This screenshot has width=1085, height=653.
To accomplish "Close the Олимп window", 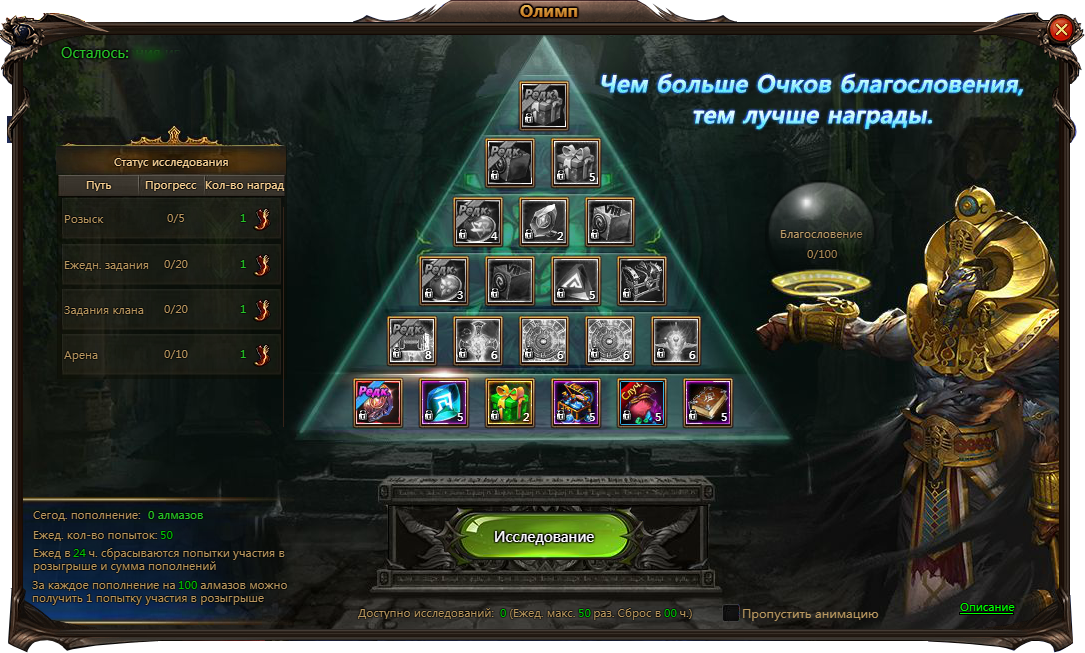I will pos(1061,30).
